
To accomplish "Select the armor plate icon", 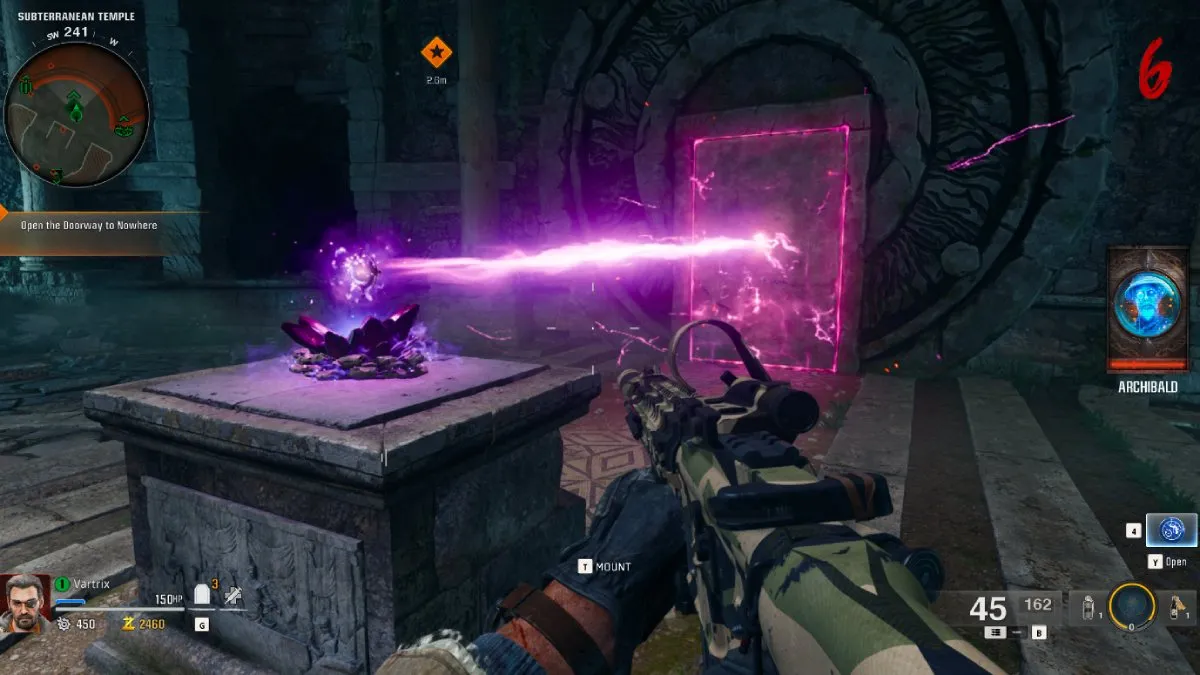I will [x=203, y=596].
